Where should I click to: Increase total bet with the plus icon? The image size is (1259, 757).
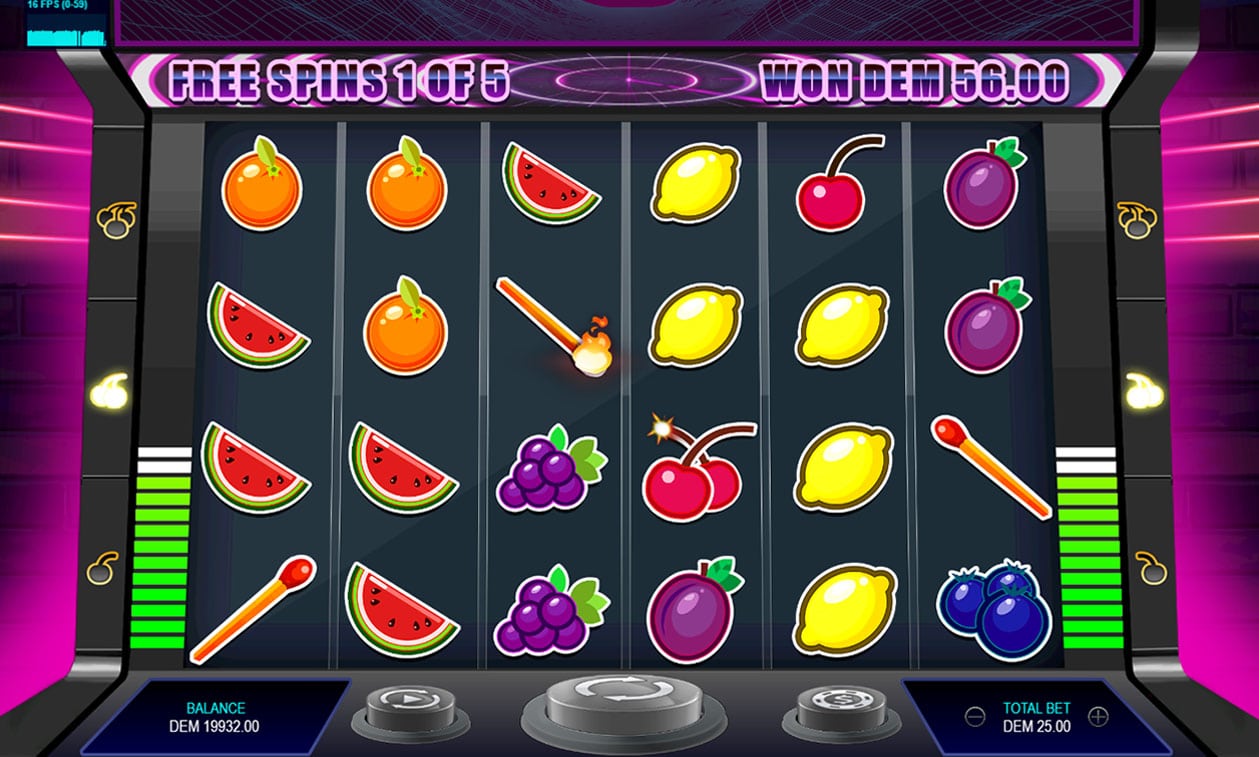[x=1098, y=716]
